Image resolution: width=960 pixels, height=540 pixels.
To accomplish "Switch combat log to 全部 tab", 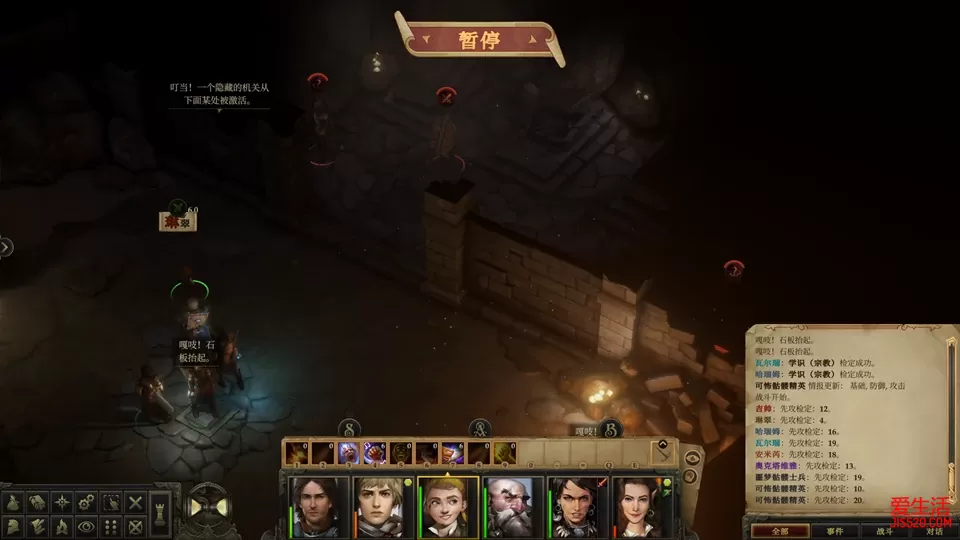I will pyautogui.click(x=781, y=531).
